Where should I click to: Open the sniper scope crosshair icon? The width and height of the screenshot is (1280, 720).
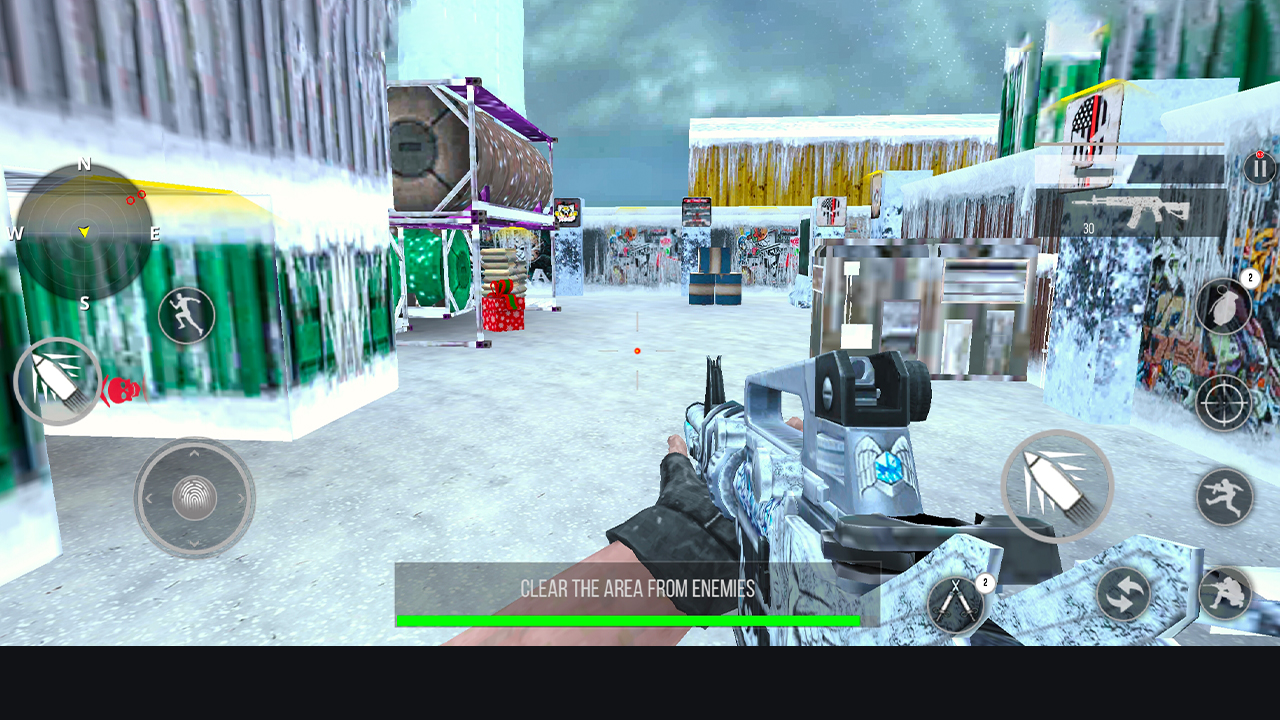pyautogui.click(x=1222, y=400)
